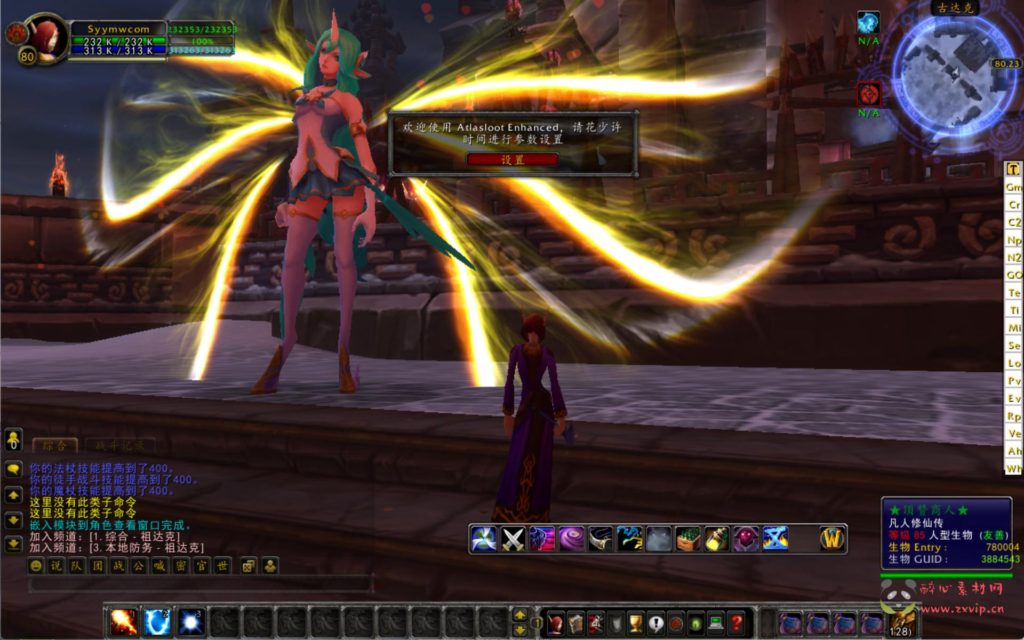Cast the fireball spell in action slot 1

124,622
